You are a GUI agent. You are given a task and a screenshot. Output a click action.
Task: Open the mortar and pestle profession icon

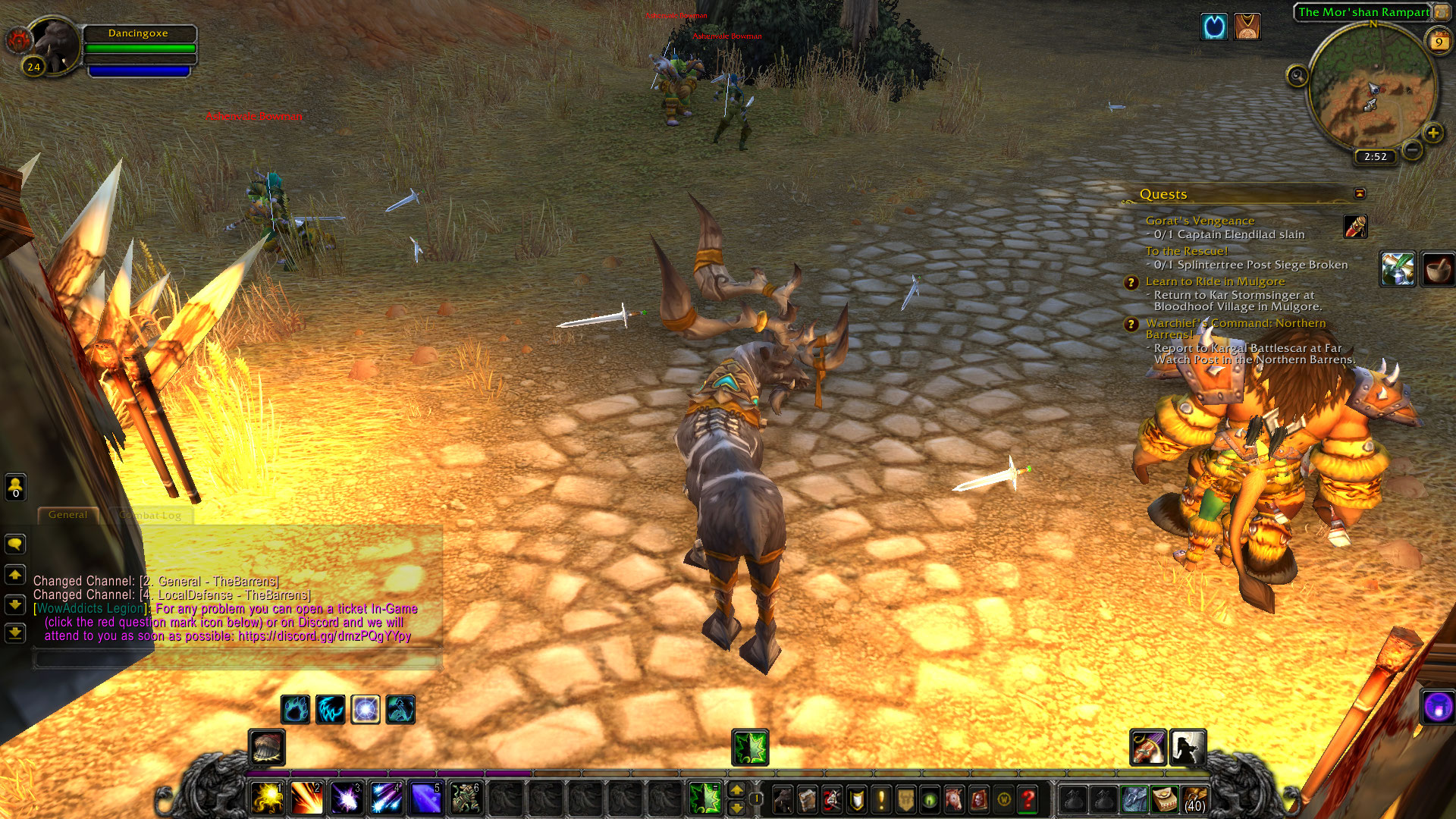[x=1437, y=269]
